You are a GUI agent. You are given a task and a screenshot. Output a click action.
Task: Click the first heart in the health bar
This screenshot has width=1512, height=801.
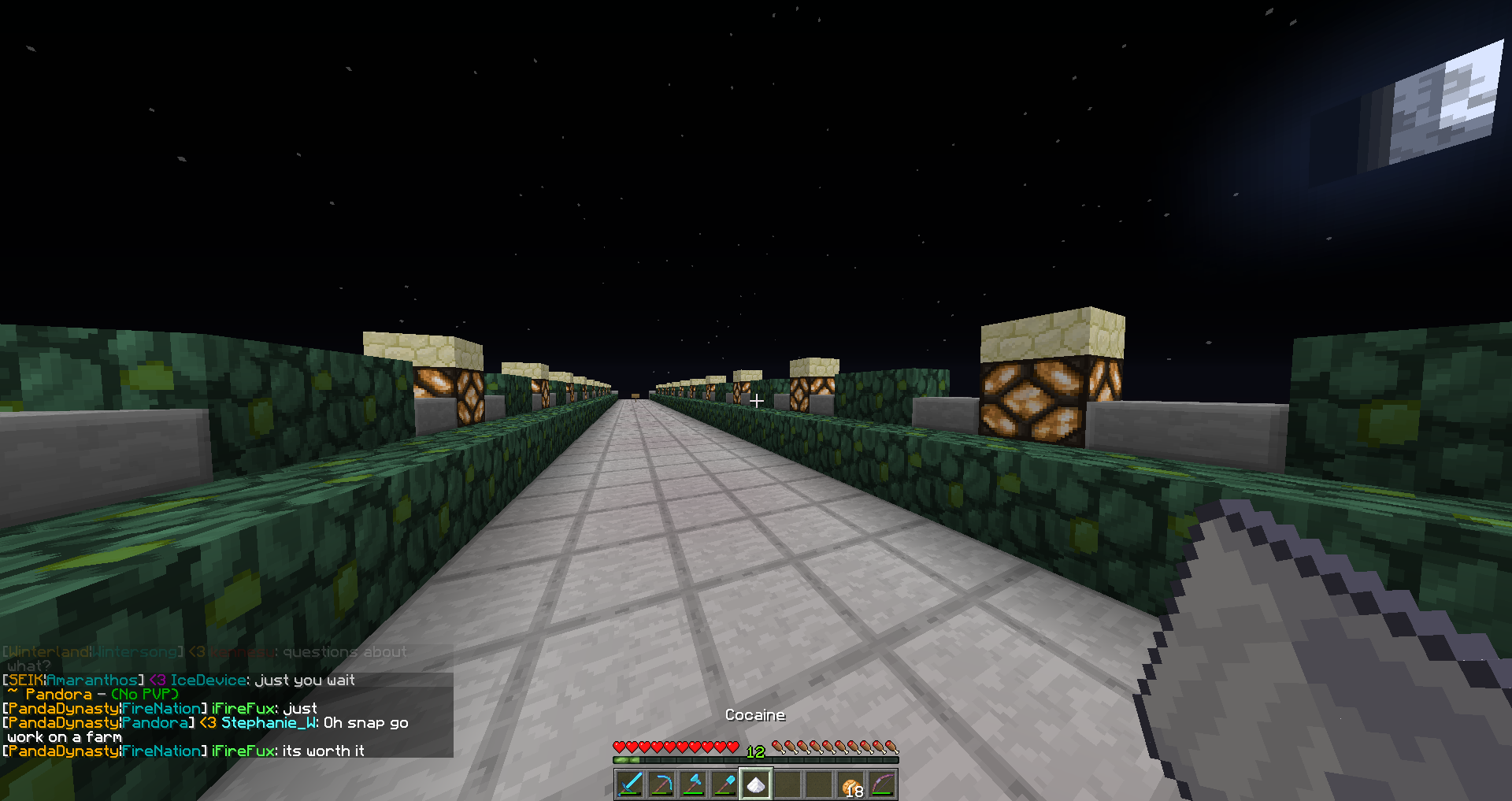[618, 747]
